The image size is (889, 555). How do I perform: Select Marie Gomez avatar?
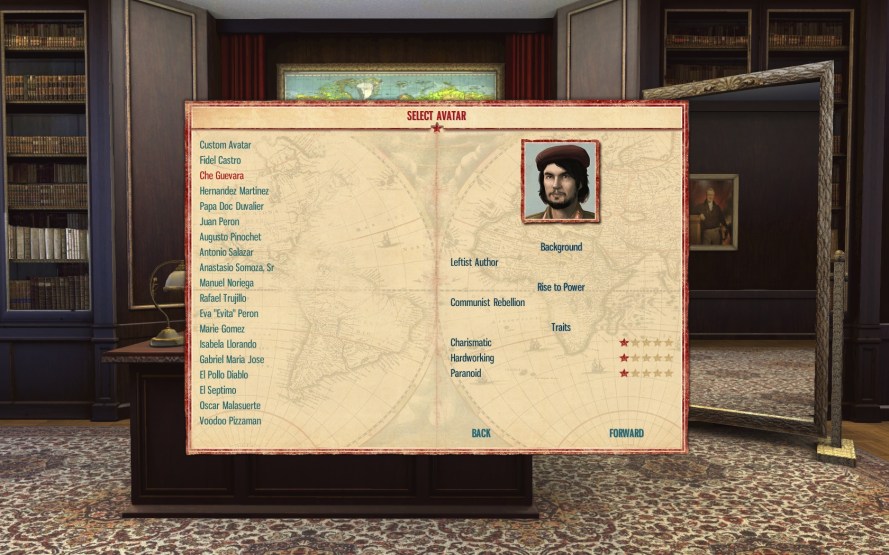coord(222,329)
